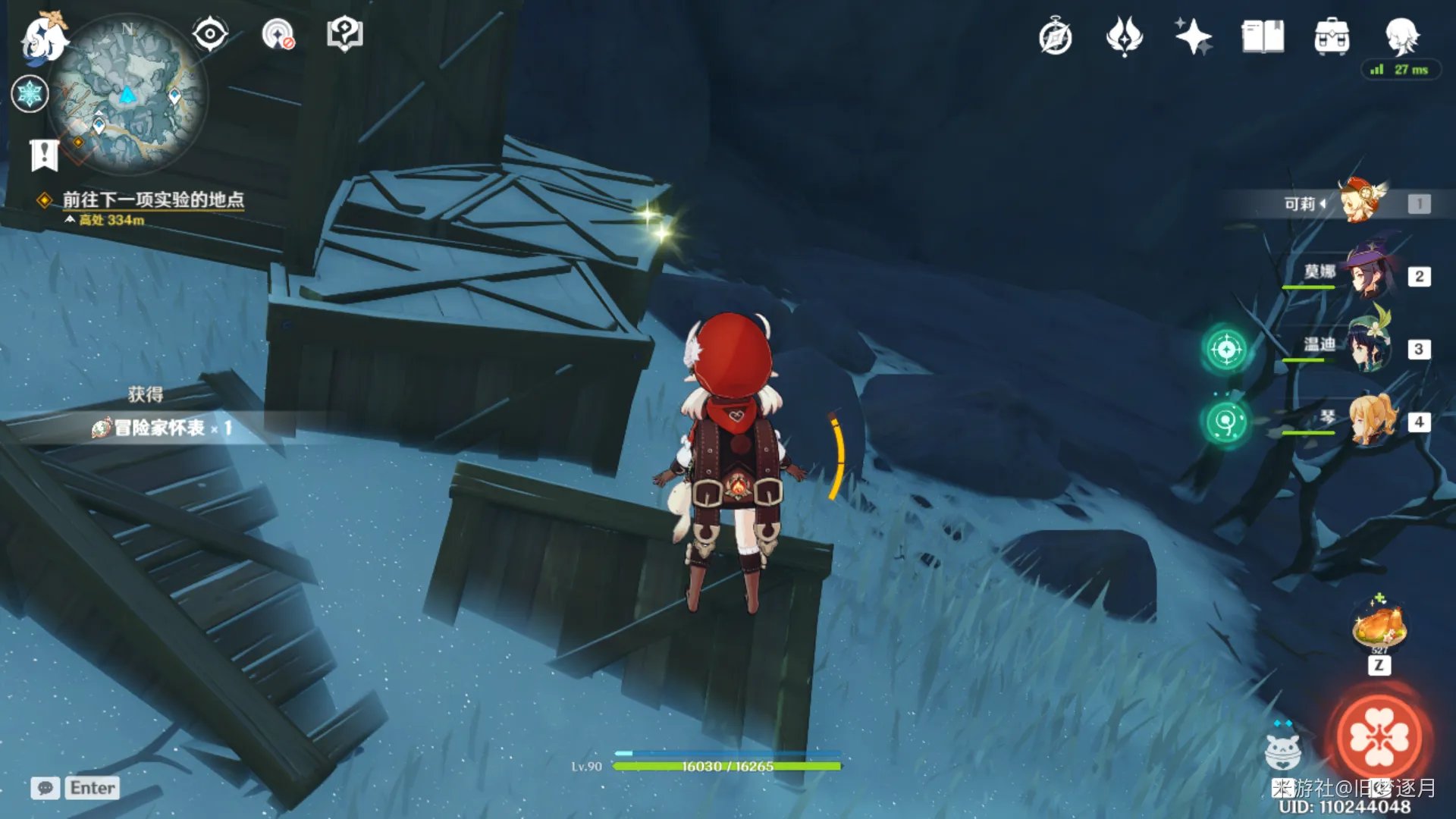Select the tracked quest objective text

click(152, 199)
